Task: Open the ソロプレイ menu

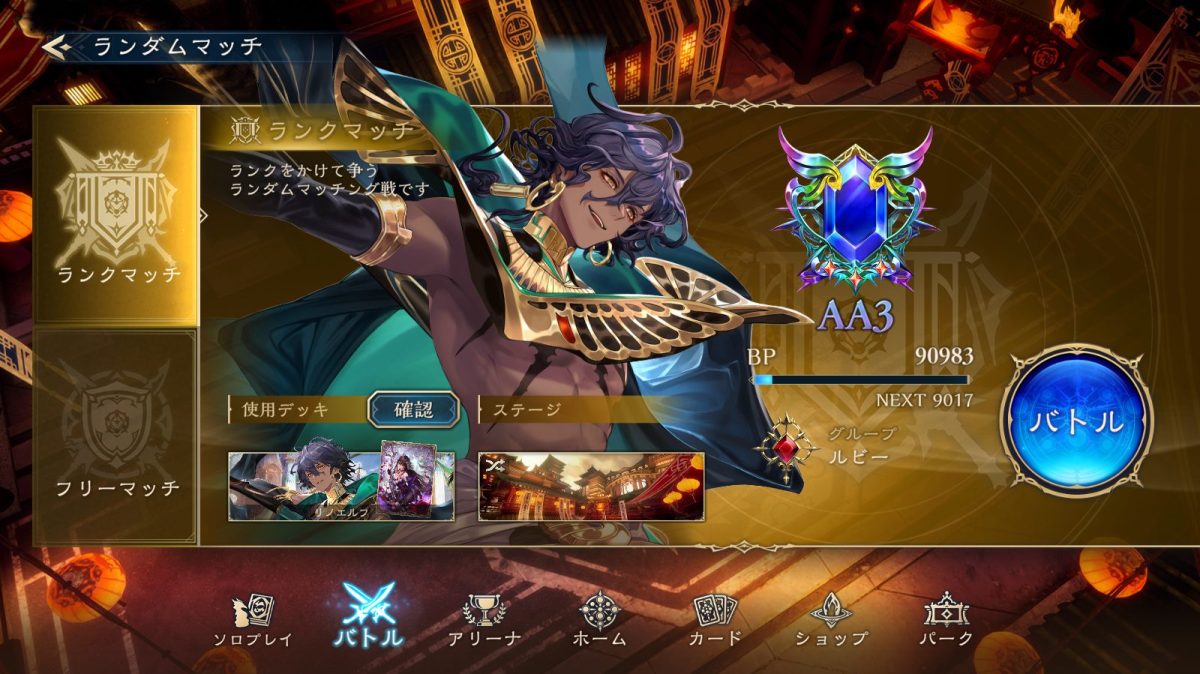Action: point(253,619)
